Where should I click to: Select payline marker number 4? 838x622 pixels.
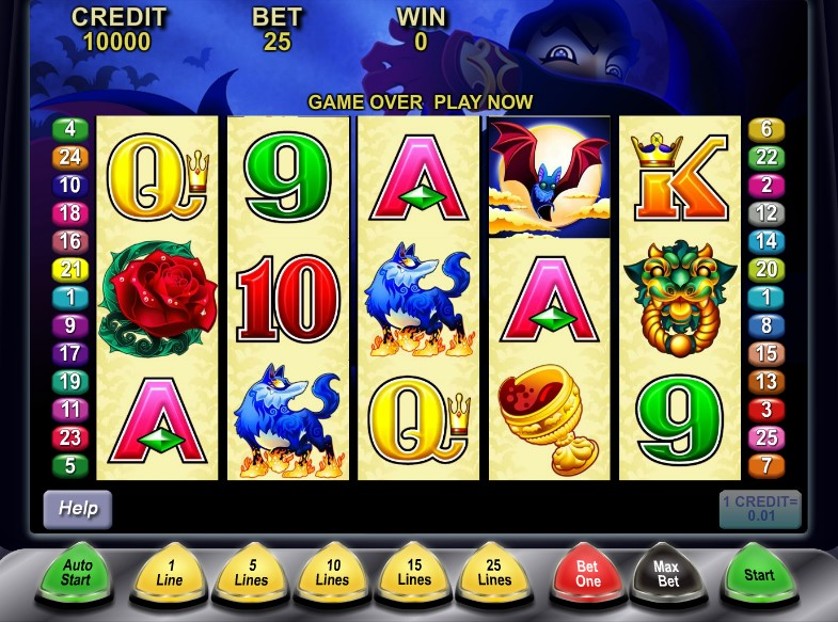[x=70, y=129]
